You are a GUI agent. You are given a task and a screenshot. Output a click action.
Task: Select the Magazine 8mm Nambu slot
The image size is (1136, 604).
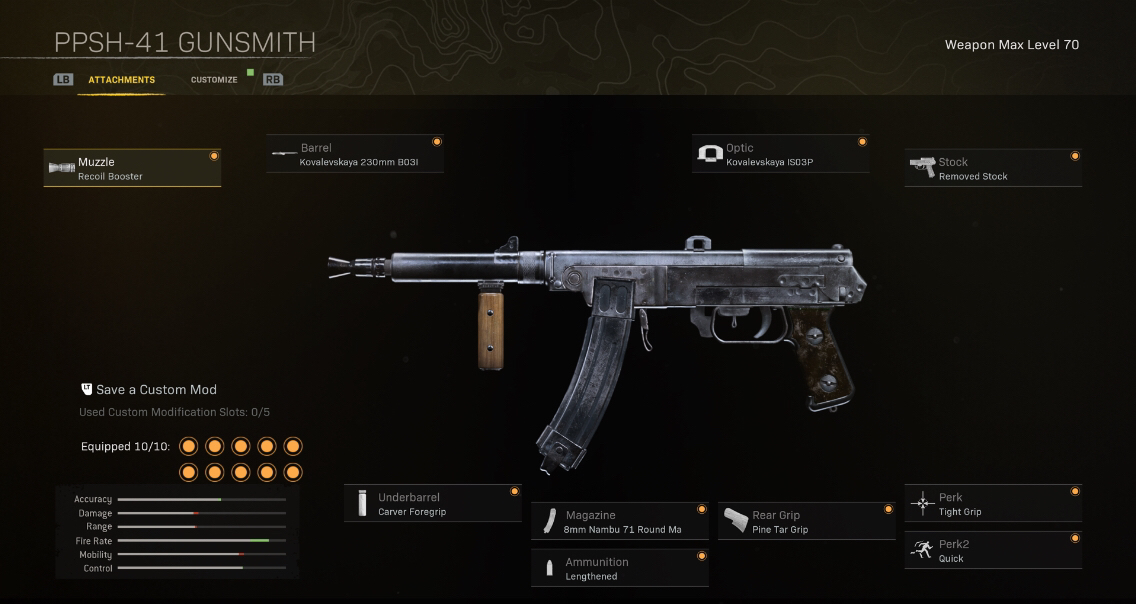pos(619,522)
